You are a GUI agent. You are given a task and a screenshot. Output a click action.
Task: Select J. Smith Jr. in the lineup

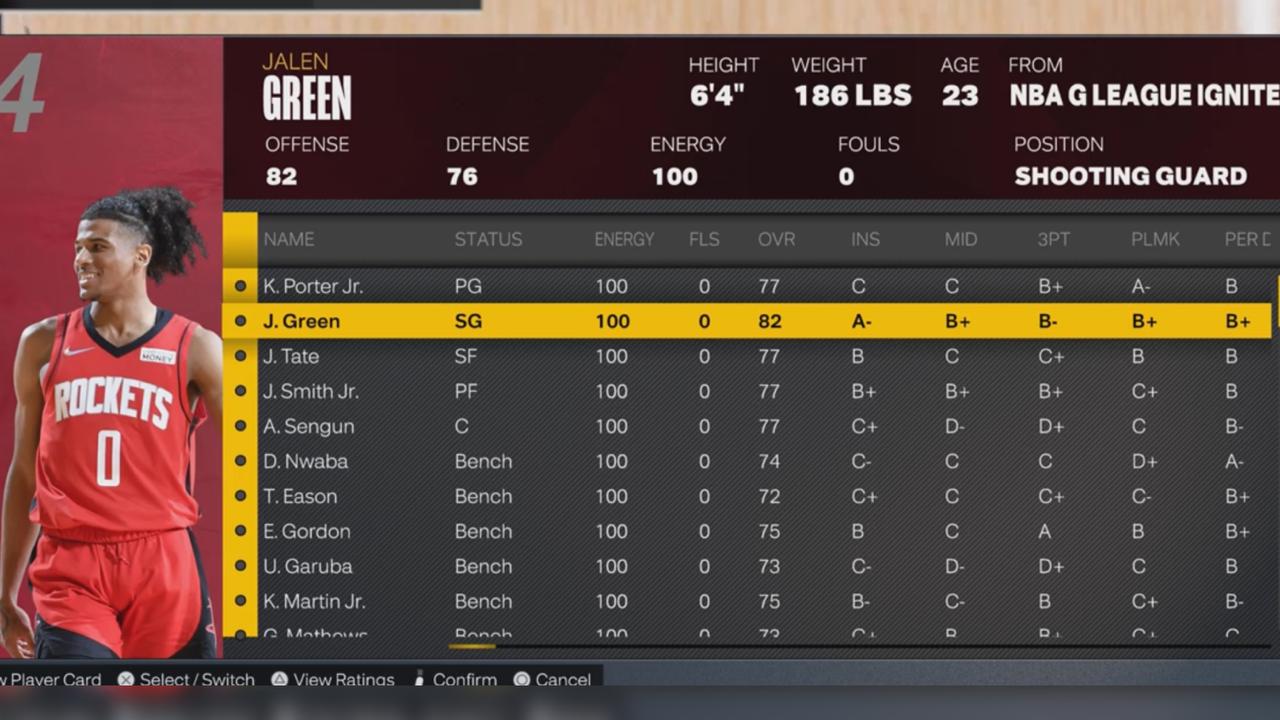310,391
